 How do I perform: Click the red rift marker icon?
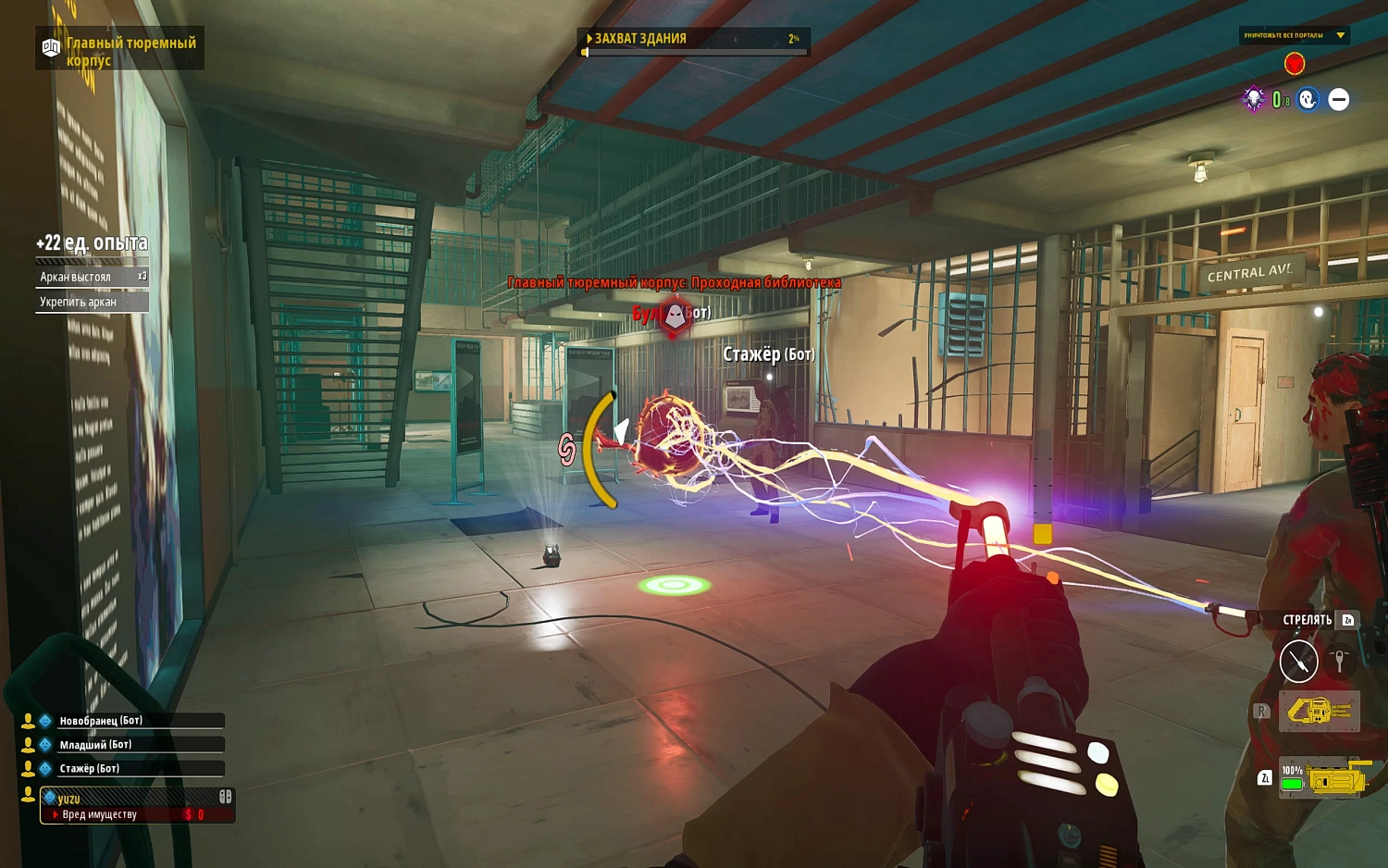1295,63
